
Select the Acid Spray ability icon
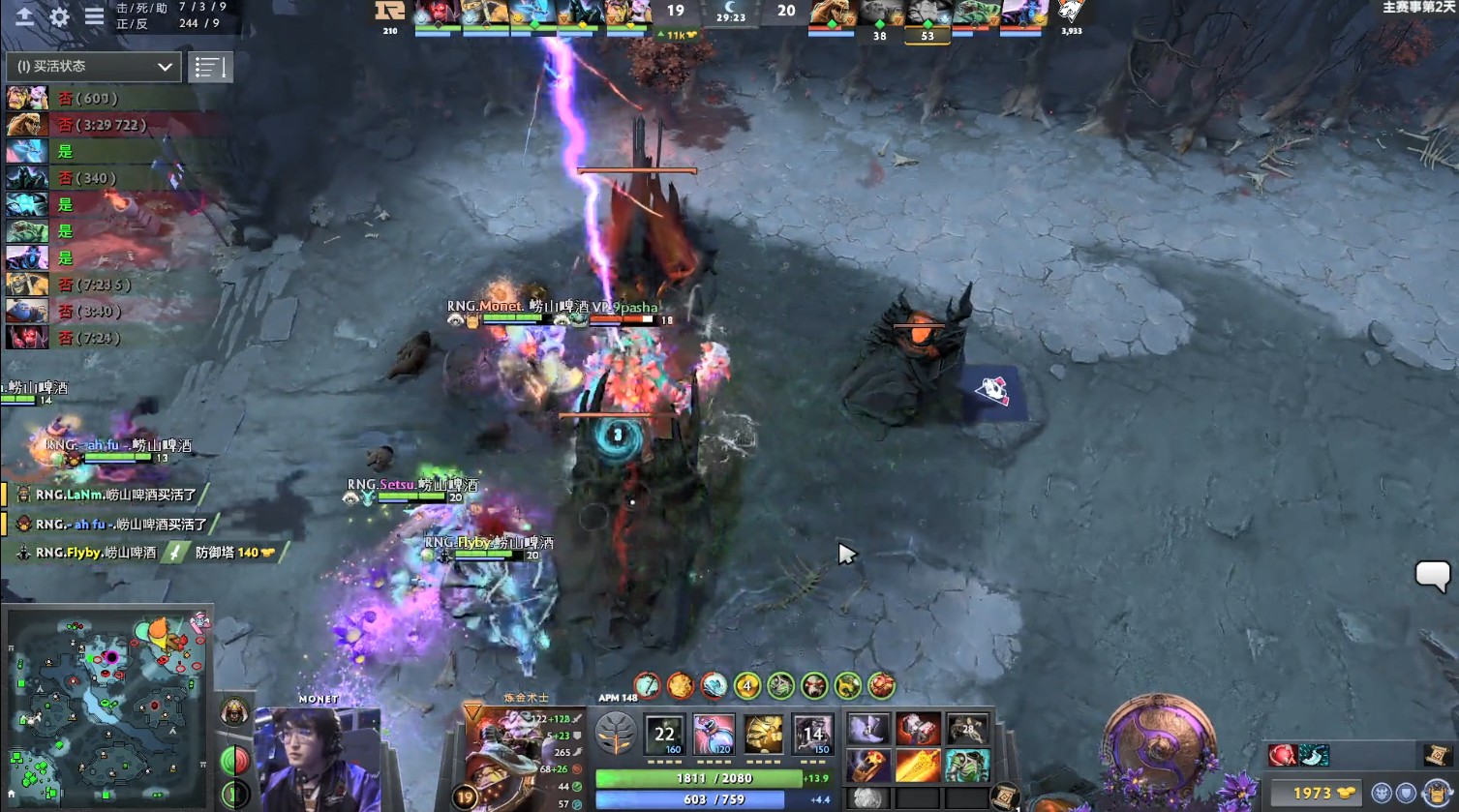[663, 734]
